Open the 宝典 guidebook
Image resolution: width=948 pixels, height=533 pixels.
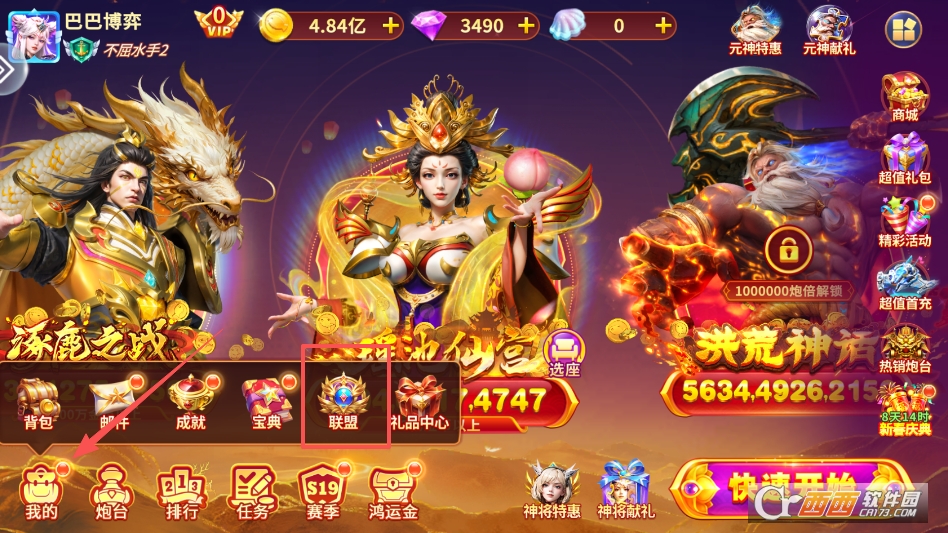point(265,403)
